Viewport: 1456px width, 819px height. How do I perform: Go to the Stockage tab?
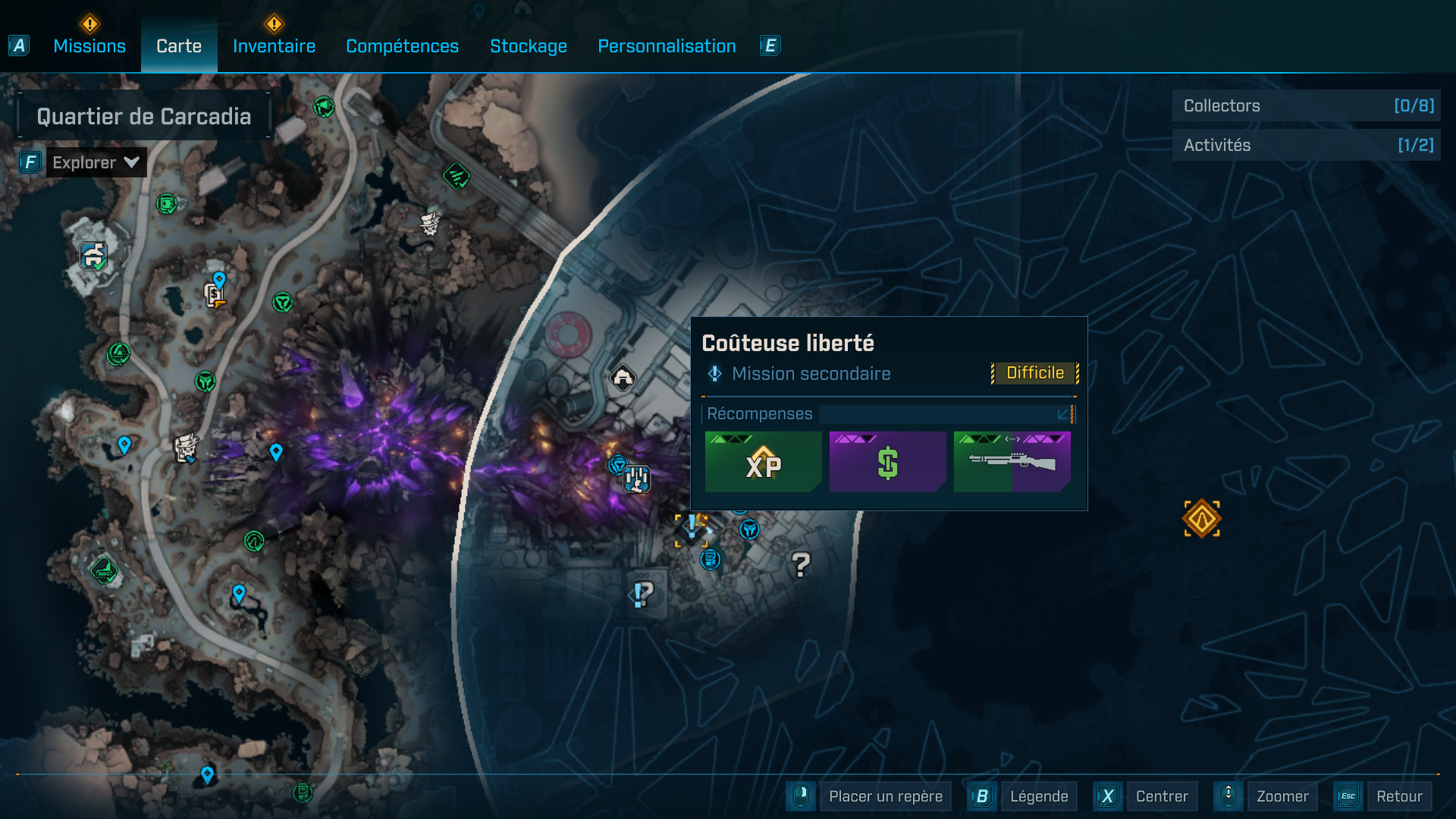pyautogui.click(x=529, y=46)
